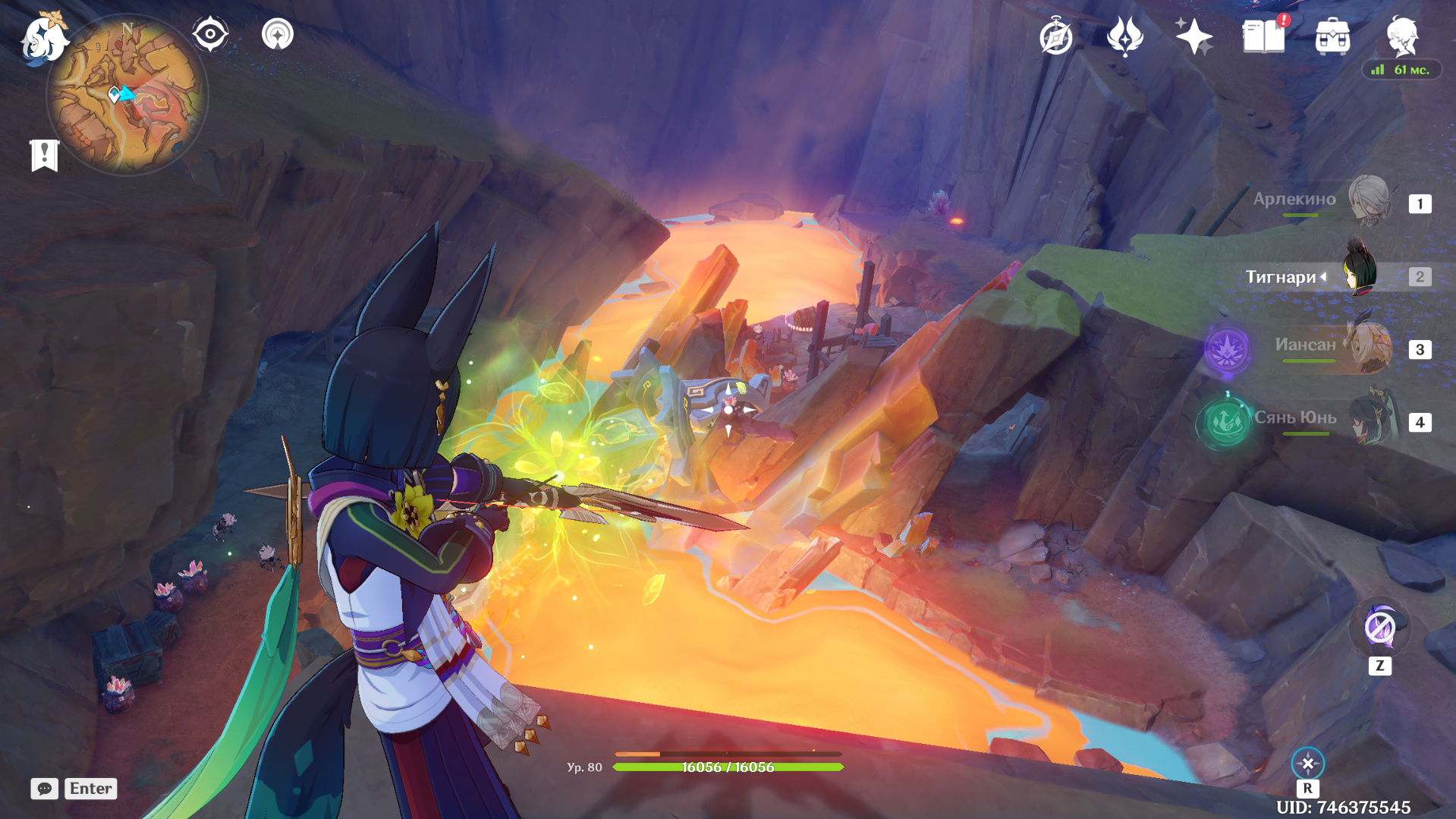
Task: Open the adventure compass icon
Action: coord(1055,37)
